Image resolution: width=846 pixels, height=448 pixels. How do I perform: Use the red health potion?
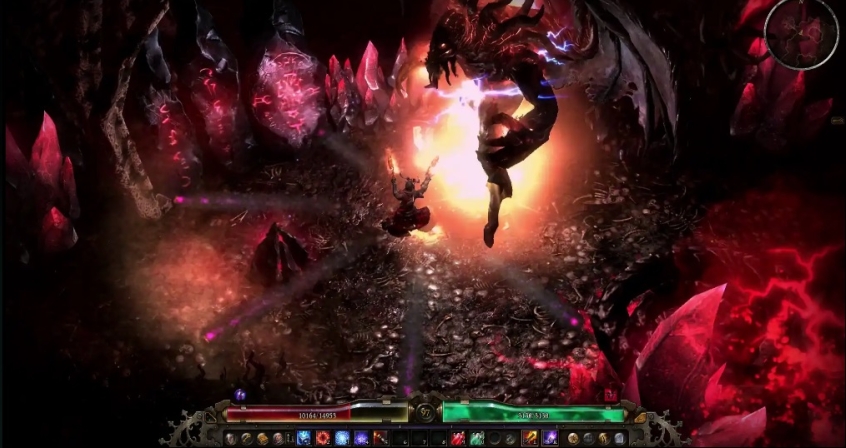pos(457,438)
